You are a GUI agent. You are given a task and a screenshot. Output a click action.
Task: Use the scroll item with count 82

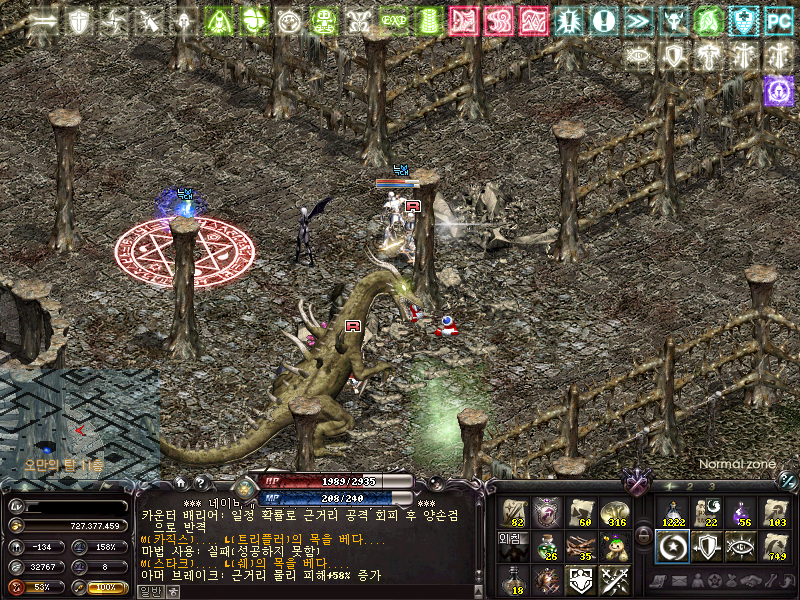tap(514, 513)
